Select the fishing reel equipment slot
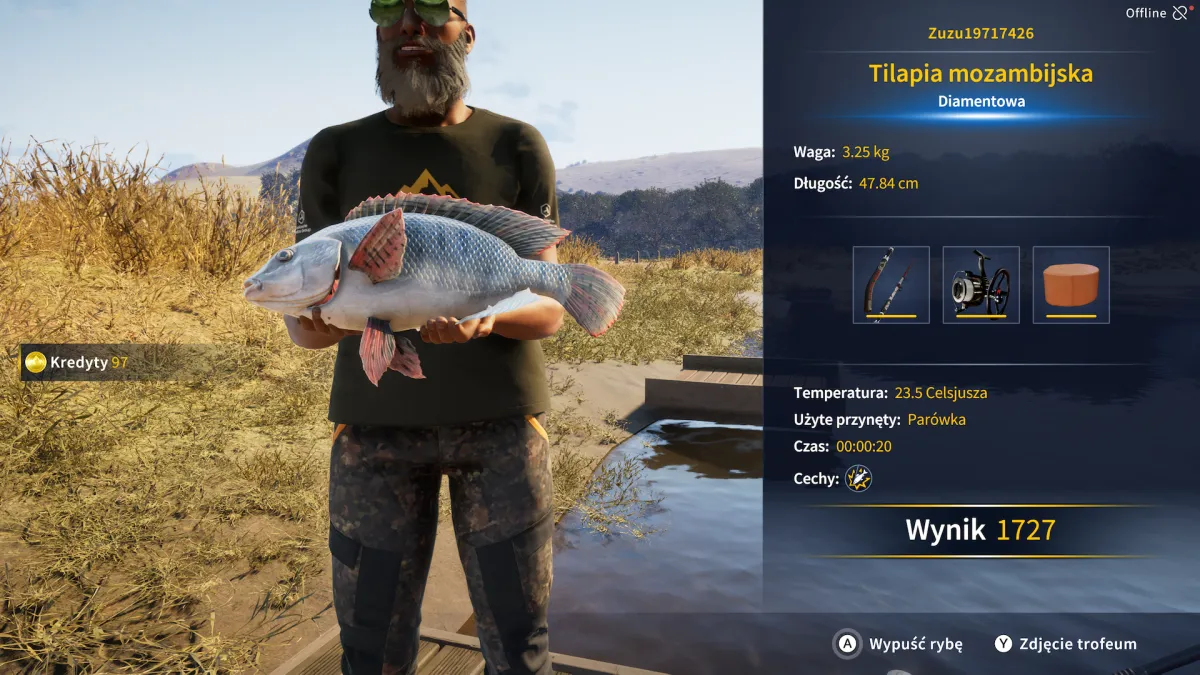The image size is (1200, 675). point(981,285)
